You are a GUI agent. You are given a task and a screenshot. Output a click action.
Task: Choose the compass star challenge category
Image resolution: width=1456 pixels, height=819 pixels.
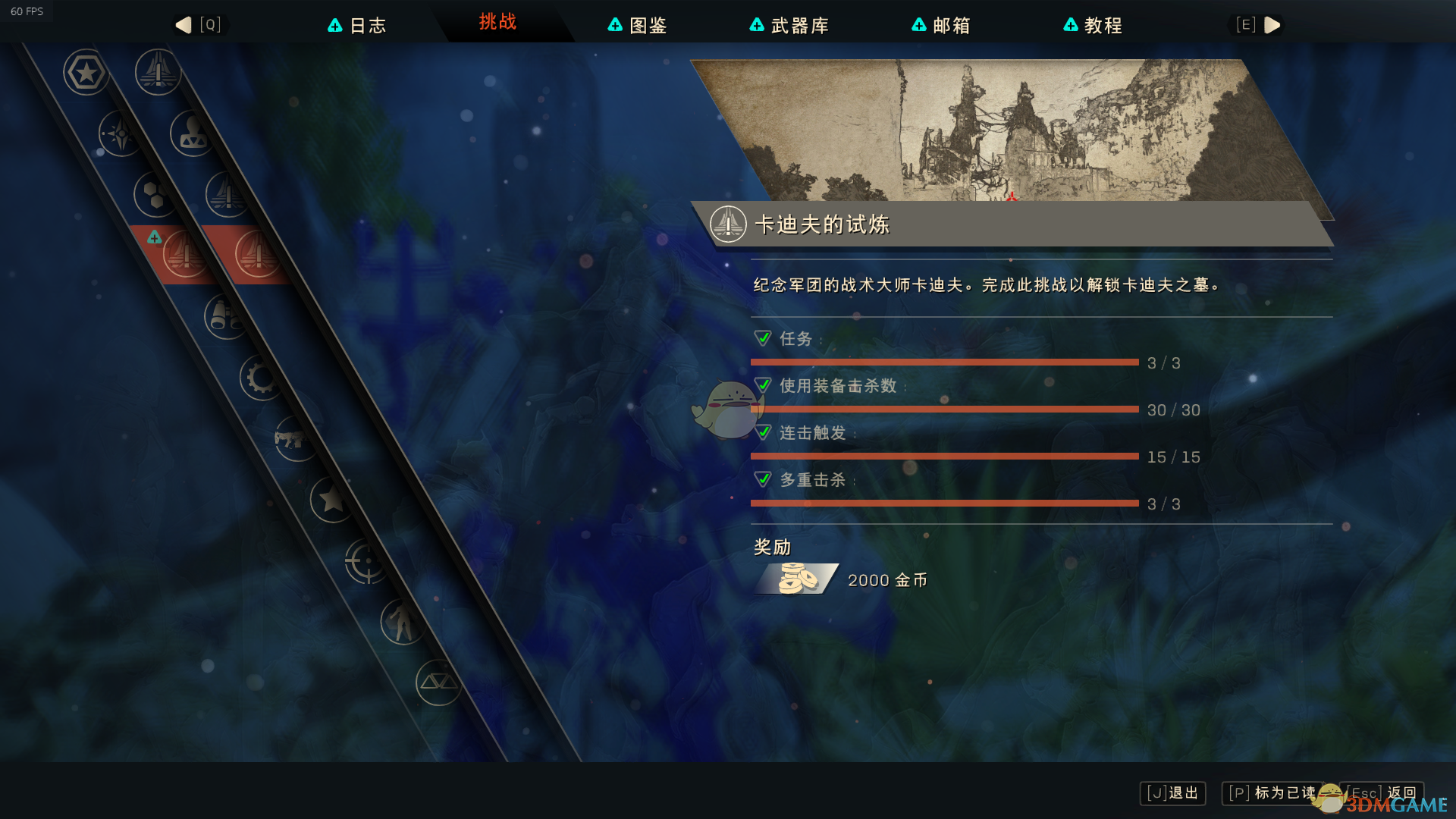click(x=120, y=133)
